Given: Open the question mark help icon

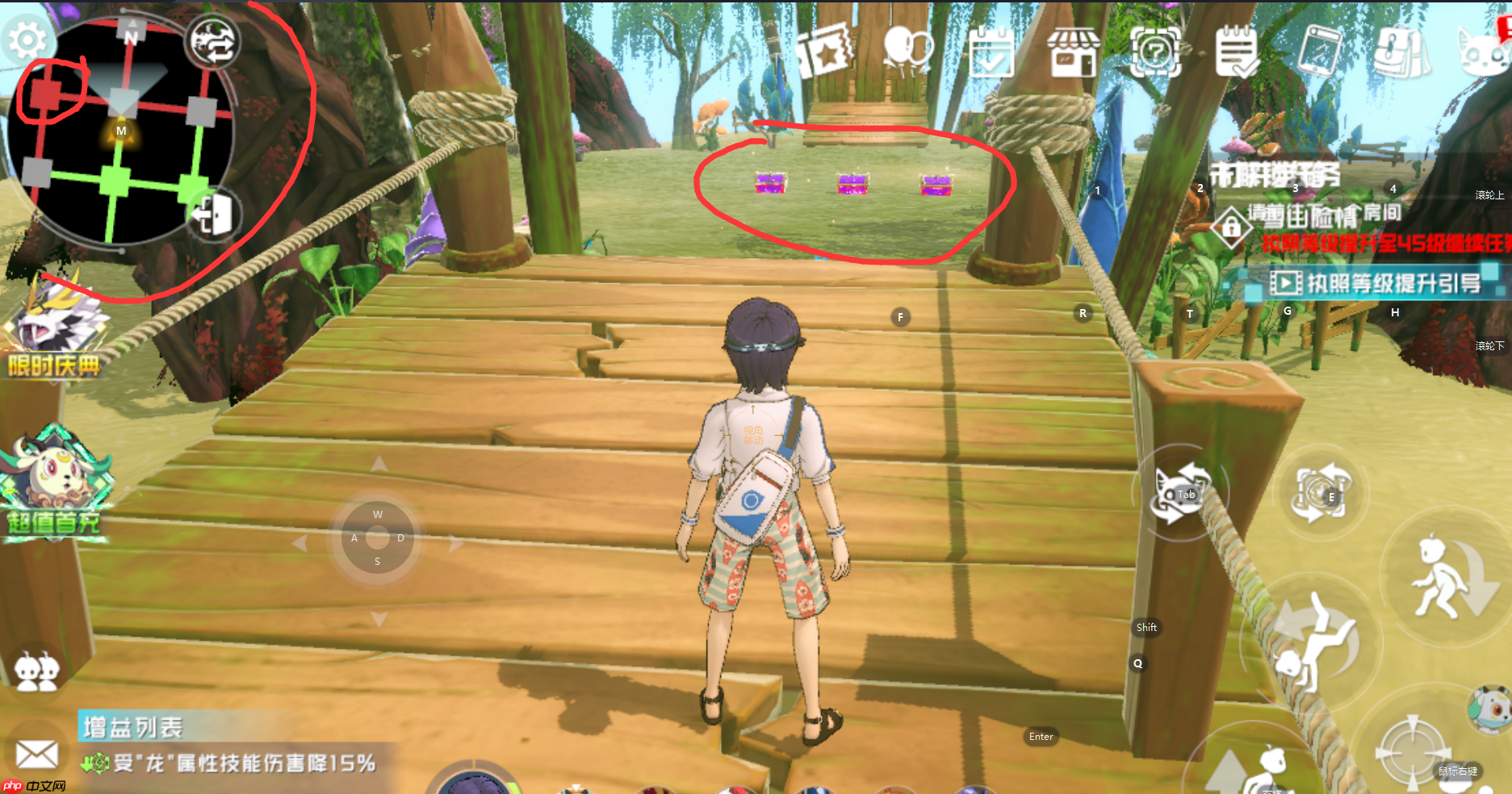Looking at the screenshot, I should click(1155, 52).
